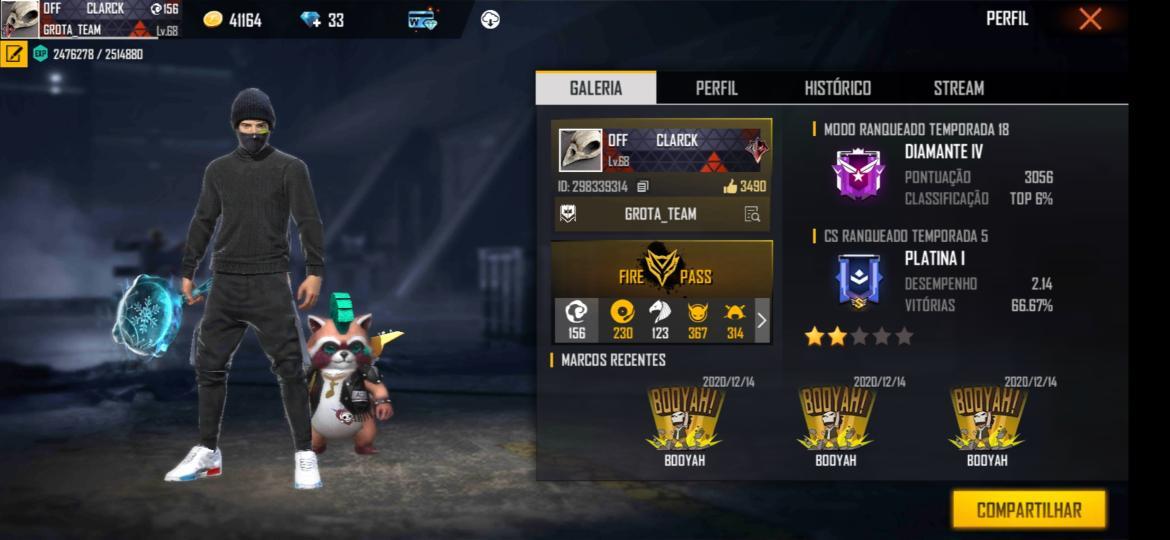1170x540 pixels.
Task: Open the Diamante IV ranked badge
Action: (859, 174)
